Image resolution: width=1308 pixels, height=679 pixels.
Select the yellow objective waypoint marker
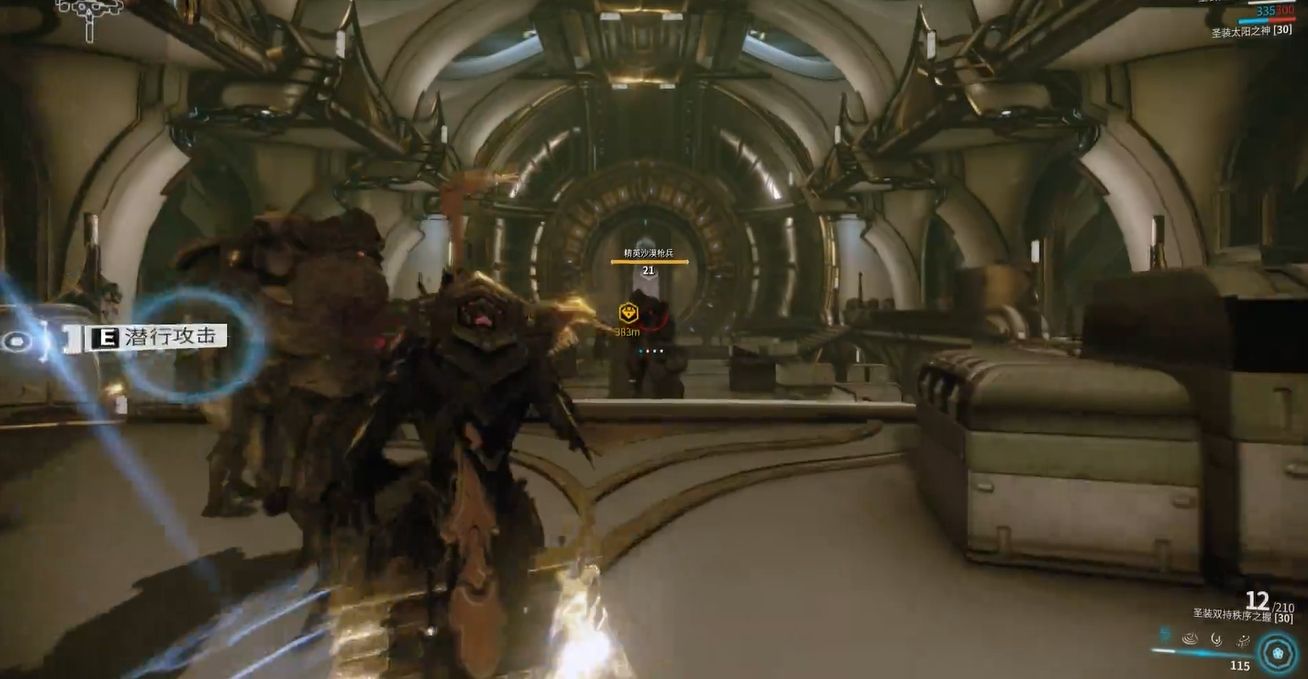tap(628, 311)
